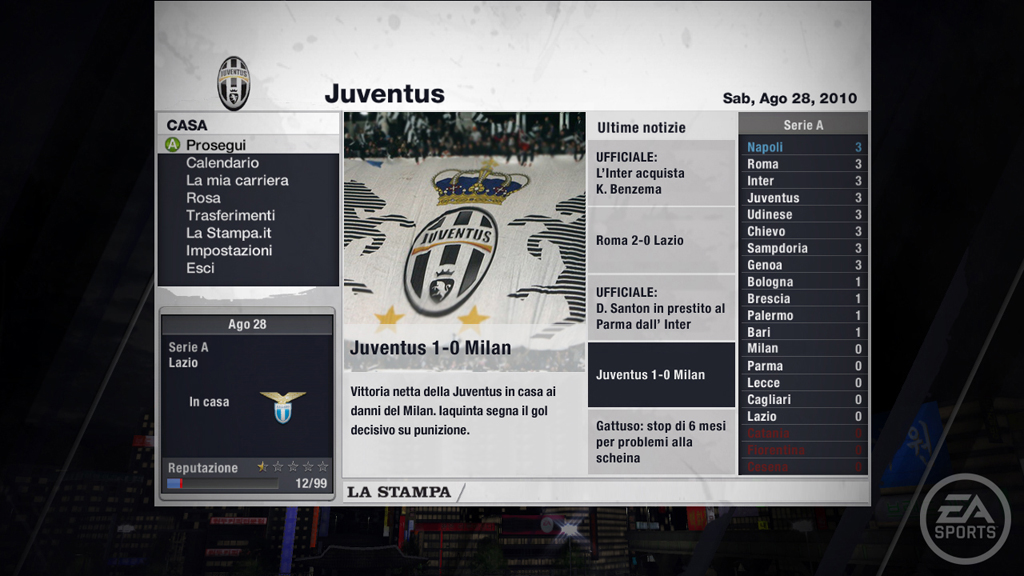Open La Stampa.it news
1024x576 pixels.
point(228,233)
